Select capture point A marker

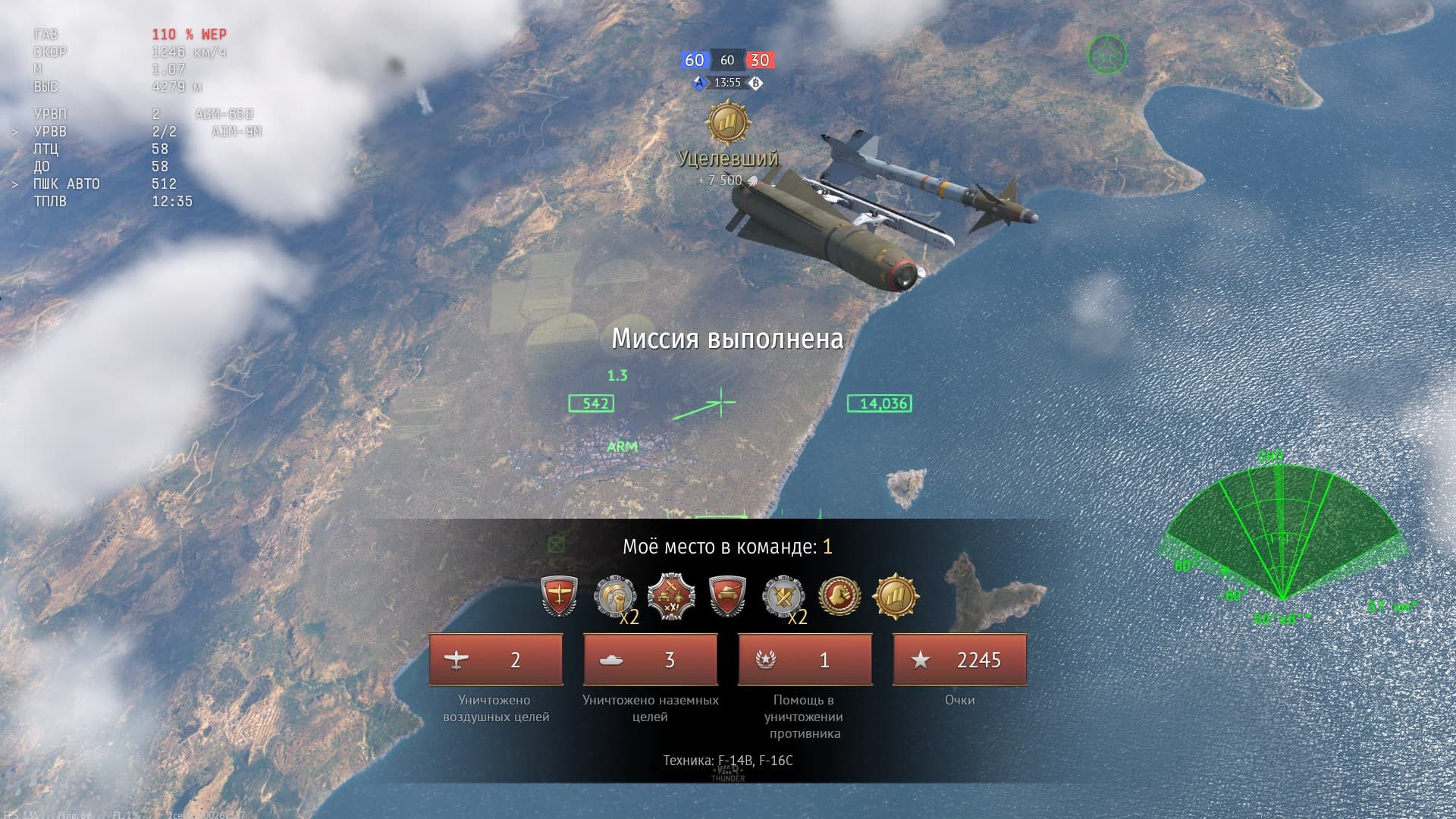[x=701, y=83]
